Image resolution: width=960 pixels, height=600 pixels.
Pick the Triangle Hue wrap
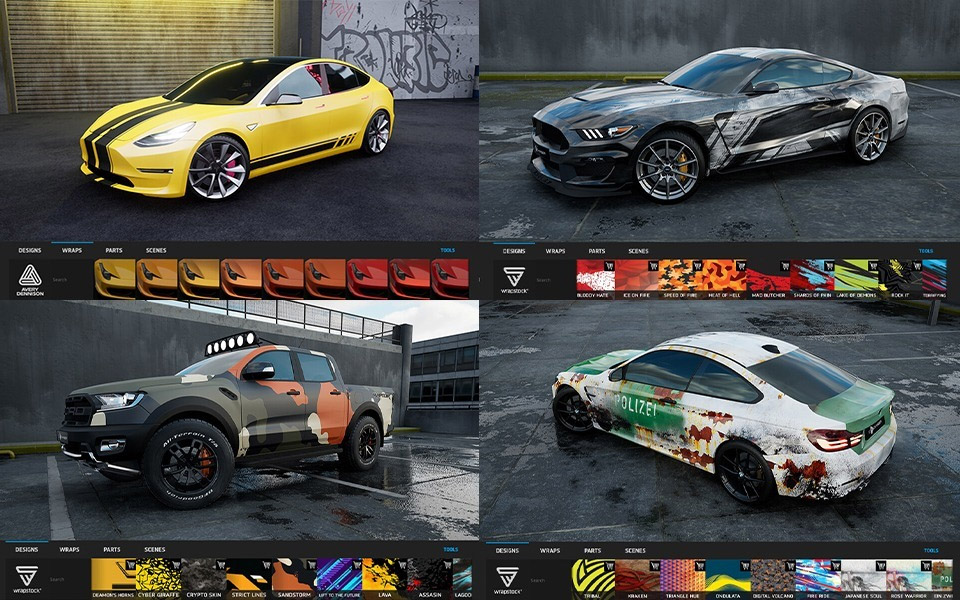click(682, 576)
